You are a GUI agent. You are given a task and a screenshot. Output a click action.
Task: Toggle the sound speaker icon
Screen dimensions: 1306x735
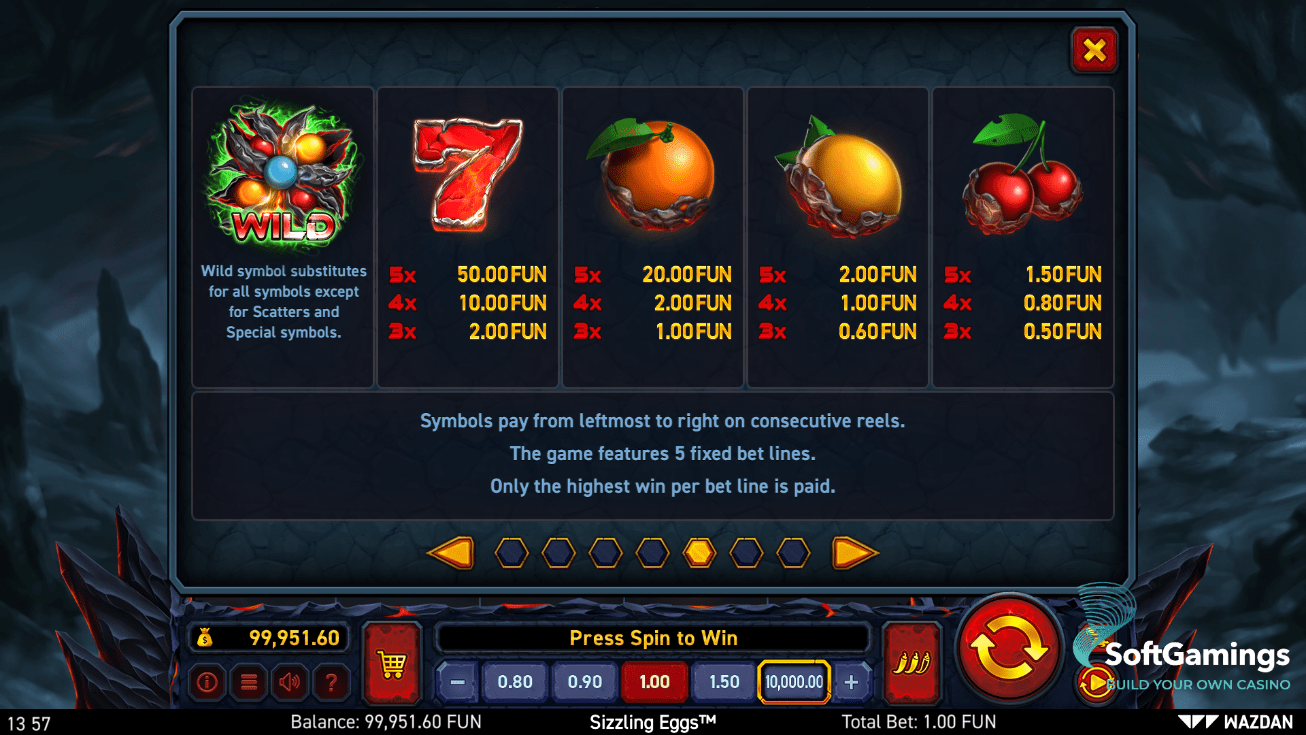(290, 683)
